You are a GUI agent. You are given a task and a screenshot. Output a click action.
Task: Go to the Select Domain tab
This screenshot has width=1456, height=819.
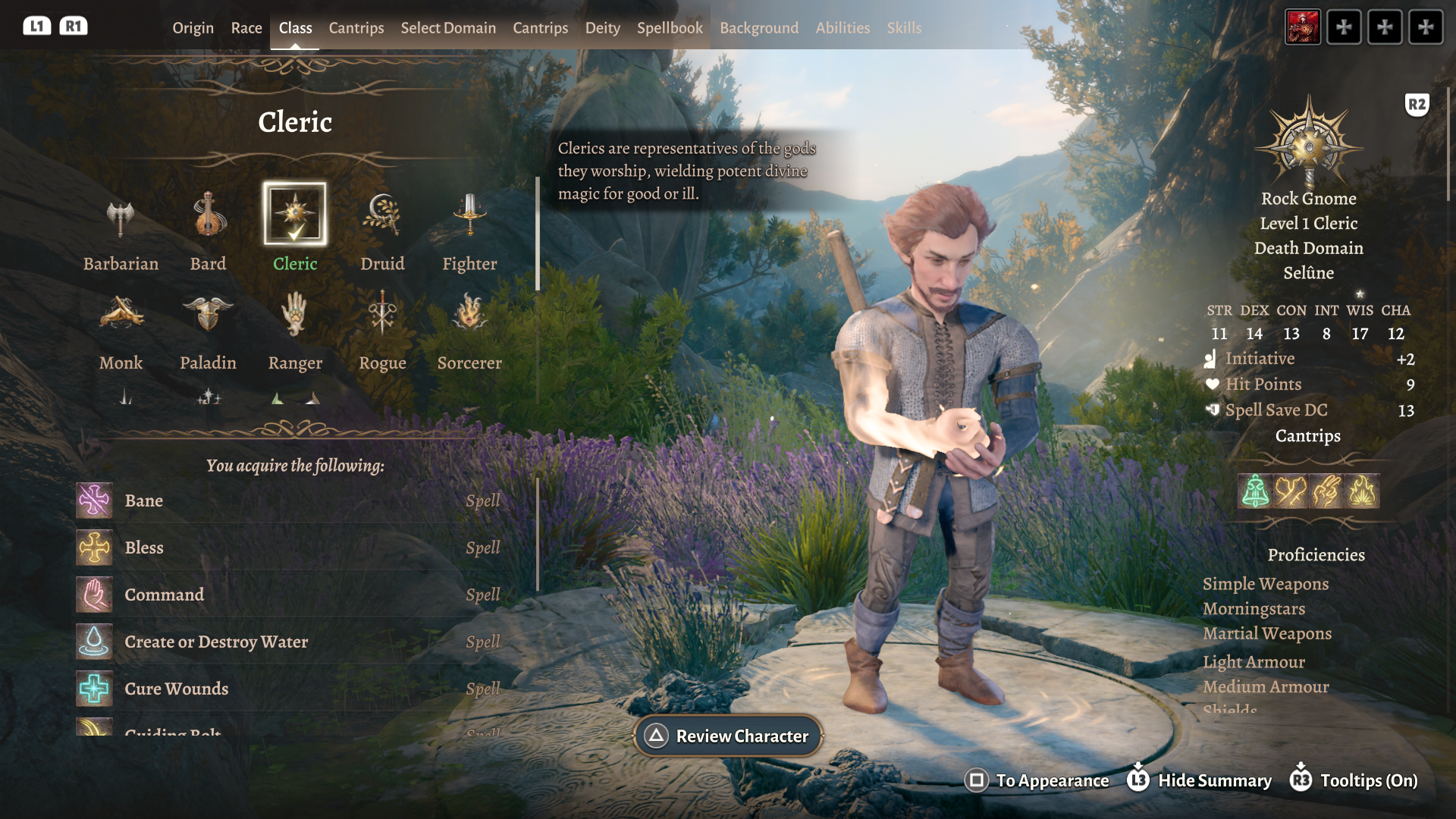[x=448, y=28]
